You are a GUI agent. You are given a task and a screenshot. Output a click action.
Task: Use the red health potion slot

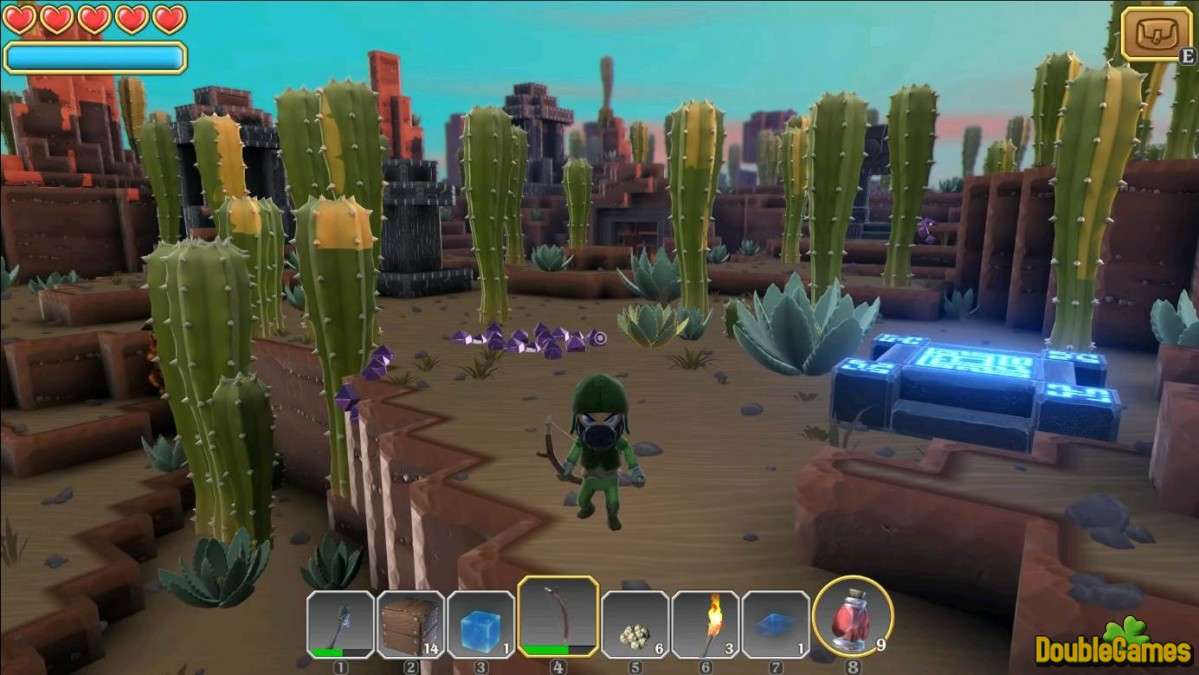852,617
